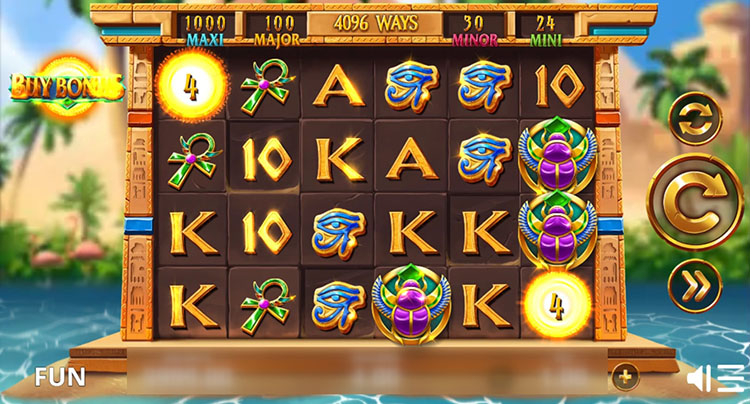Open the three-line hamburger menu
Screen dimensions: 750x404
click(x=731, y=377)
